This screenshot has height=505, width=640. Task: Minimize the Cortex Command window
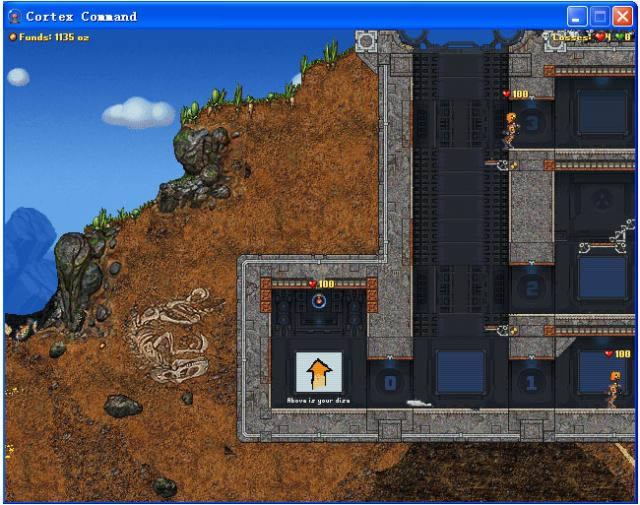click(577, 16)
